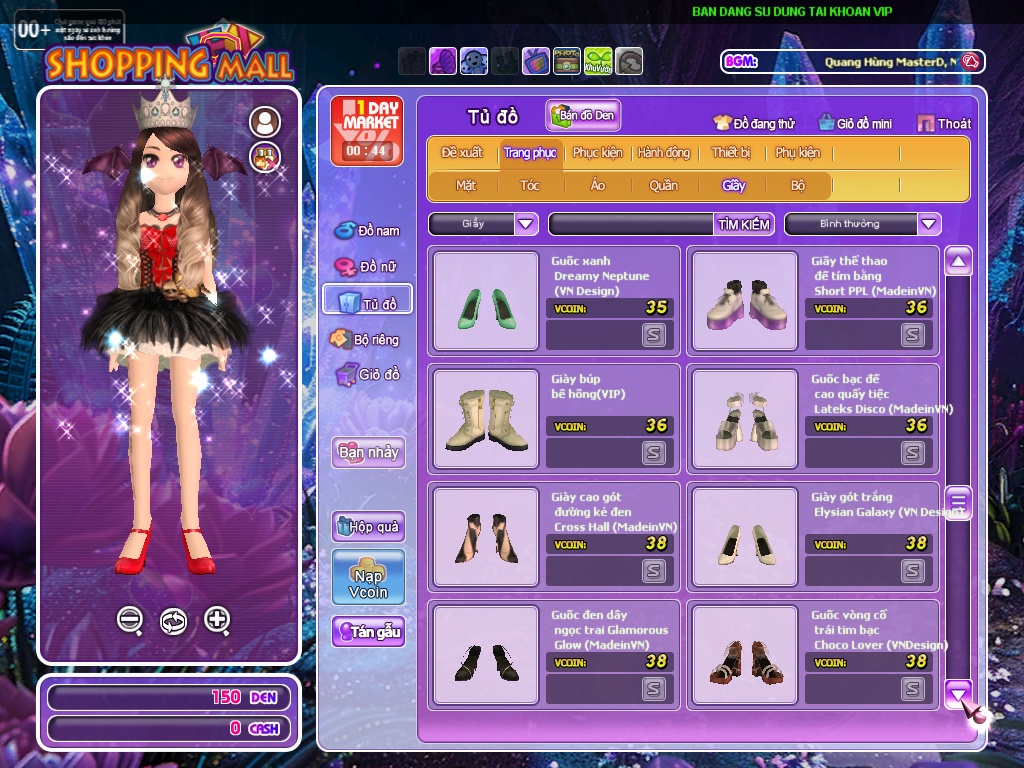Select the Hành động tab
The height and width of the screenshot is (768, 1024).
point(664,153)
